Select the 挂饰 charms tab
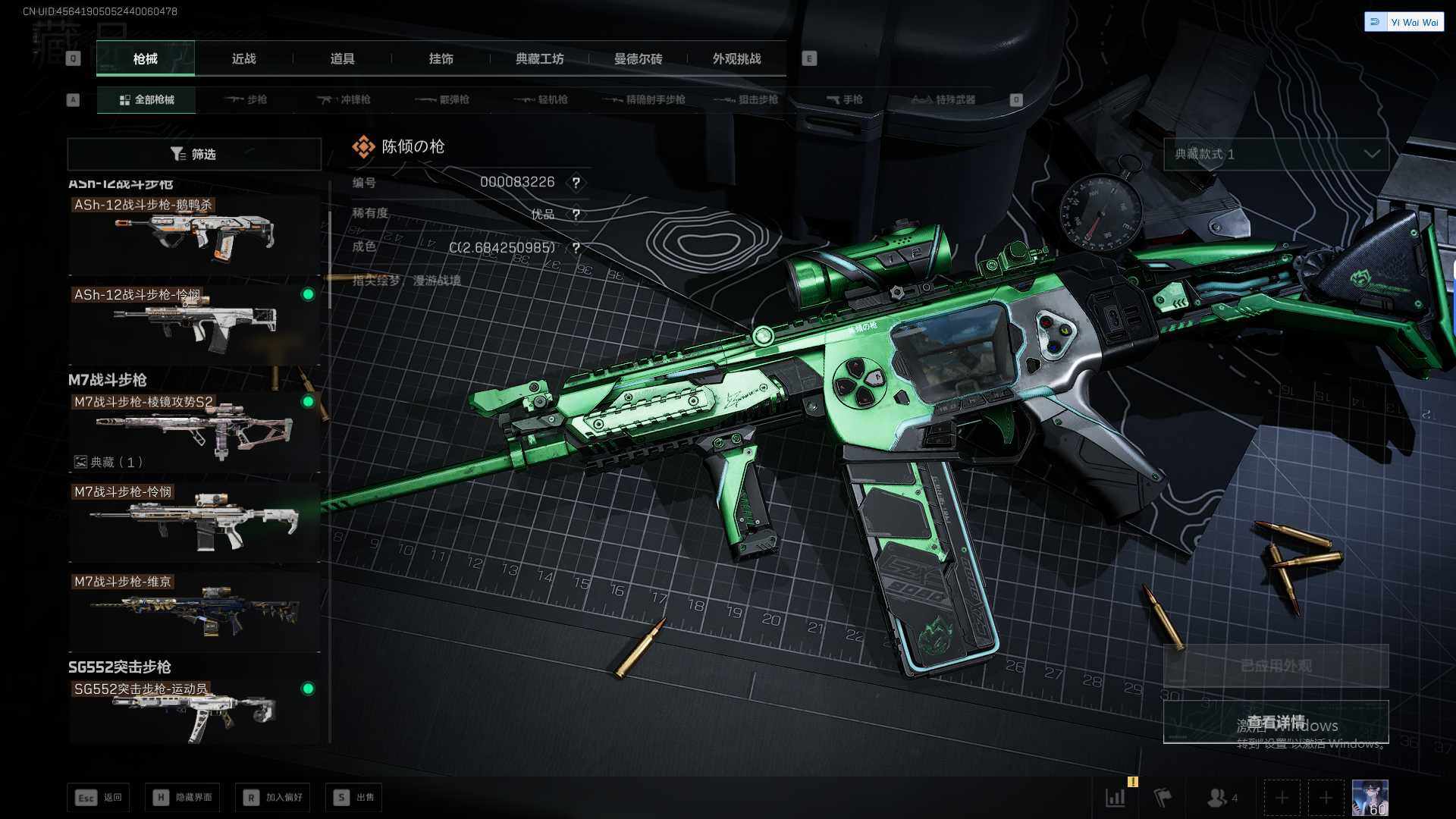This screenshot has width=1456, height=819. (441, 59)
